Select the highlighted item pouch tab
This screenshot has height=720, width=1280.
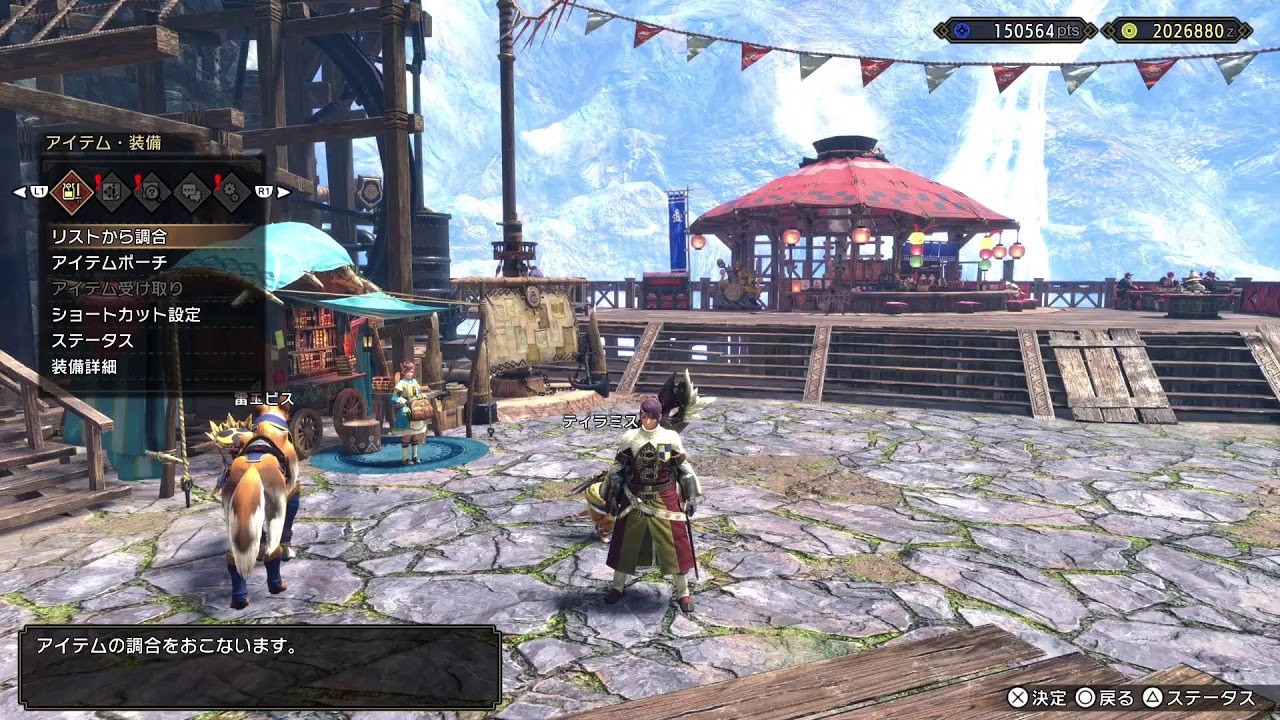pos(72,191)
